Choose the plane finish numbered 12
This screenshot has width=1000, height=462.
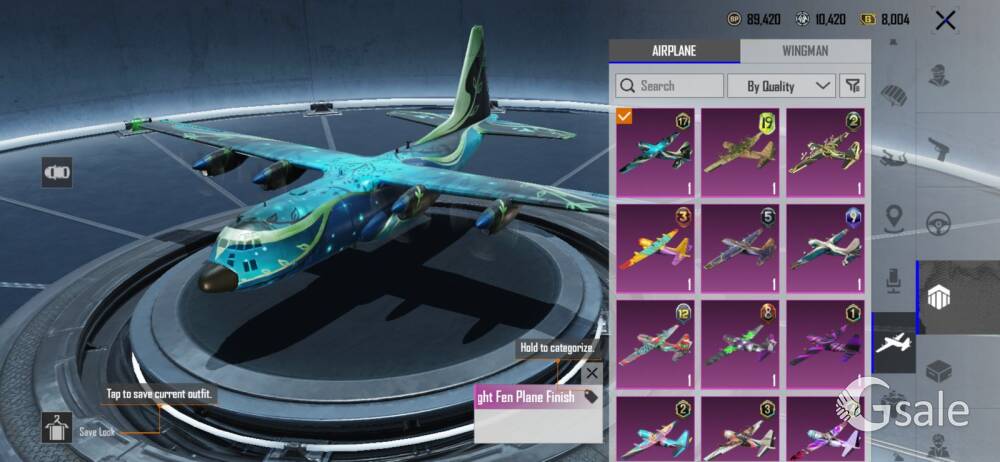click(x=656, y=344)
